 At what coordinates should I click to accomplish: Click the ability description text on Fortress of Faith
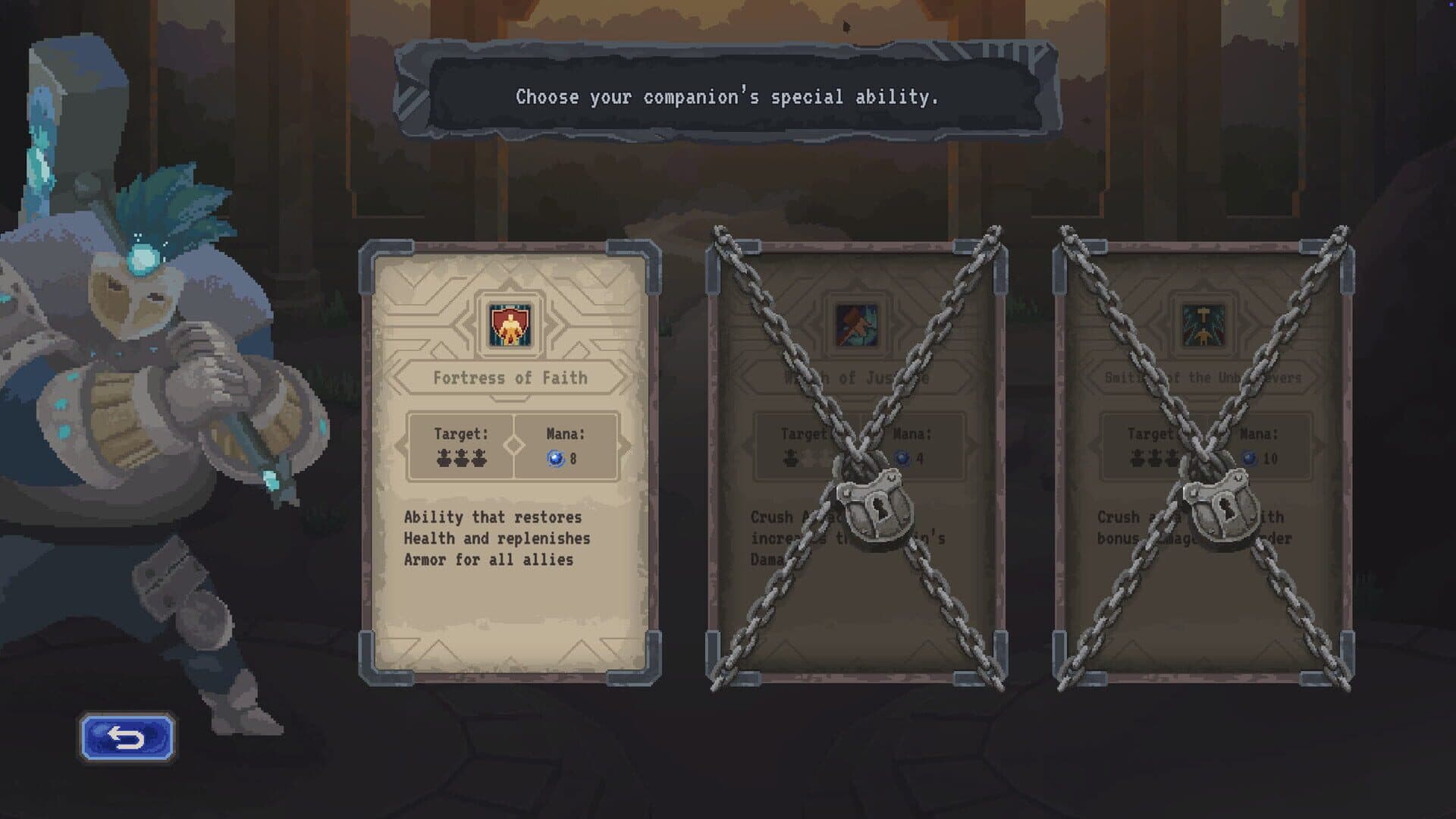coord(491,539)
